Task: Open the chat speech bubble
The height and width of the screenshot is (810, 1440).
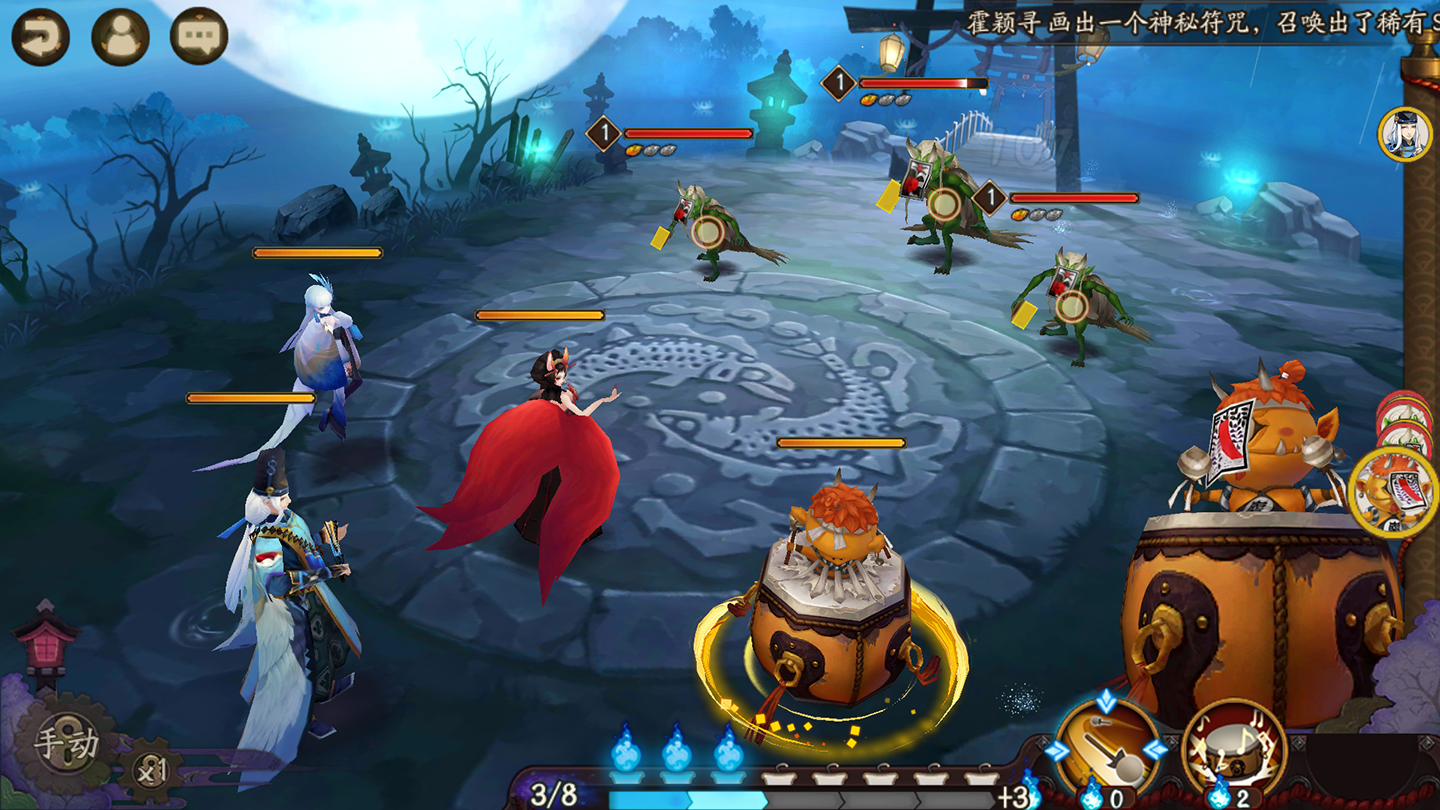Action: pos(199,37)
